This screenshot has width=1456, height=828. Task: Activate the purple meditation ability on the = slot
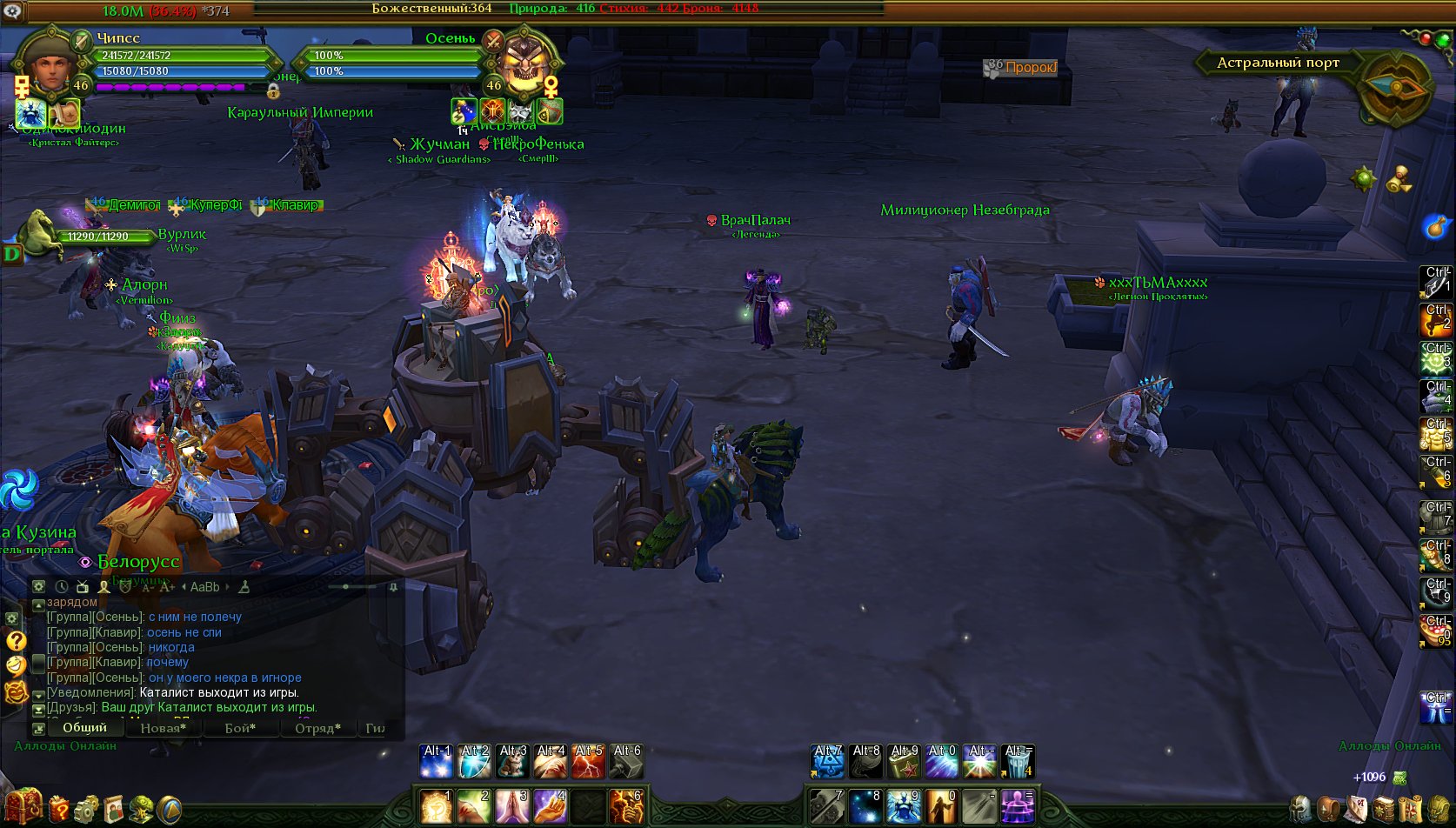coord(1017,806)
